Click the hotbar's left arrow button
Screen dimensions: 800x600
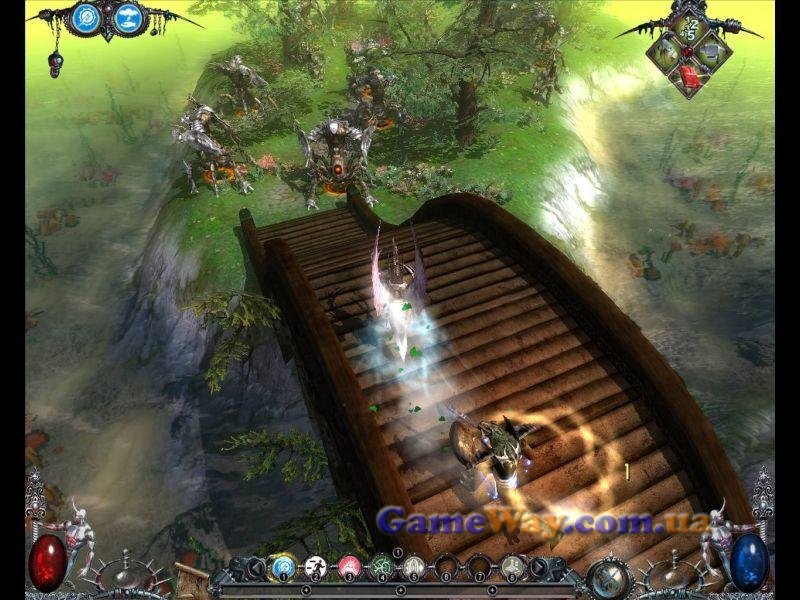tap(255, 568)
